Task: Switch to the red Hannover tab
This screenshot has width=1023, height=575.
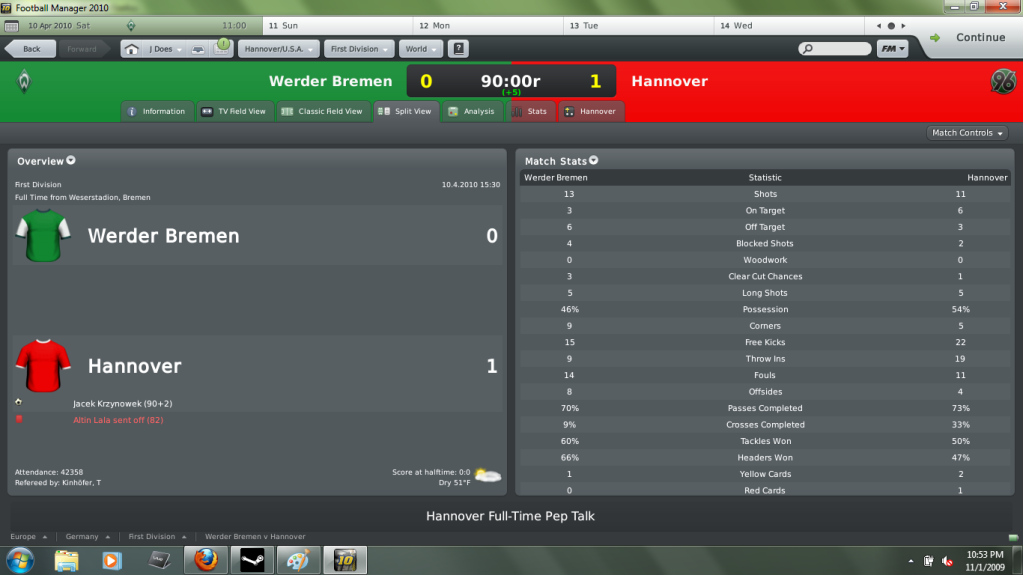Action: [591, 111]
